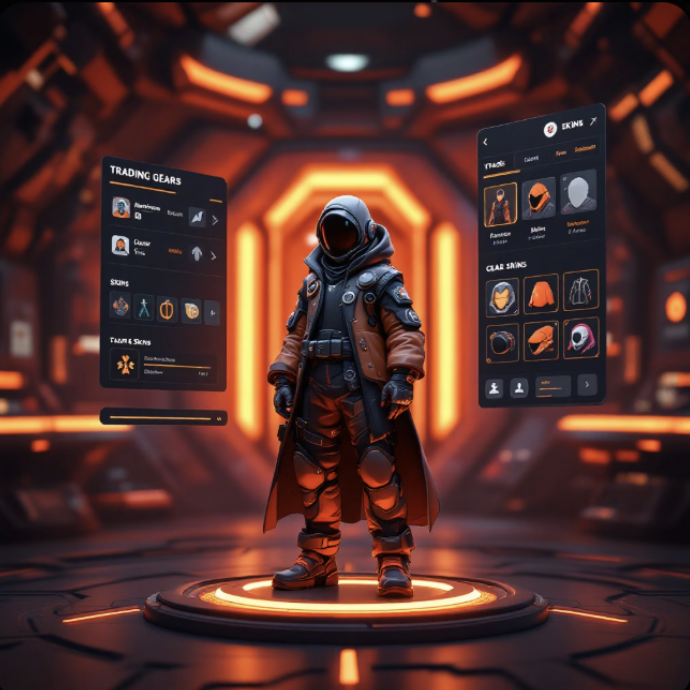Select the round black helmet skin

click(502, 343)
